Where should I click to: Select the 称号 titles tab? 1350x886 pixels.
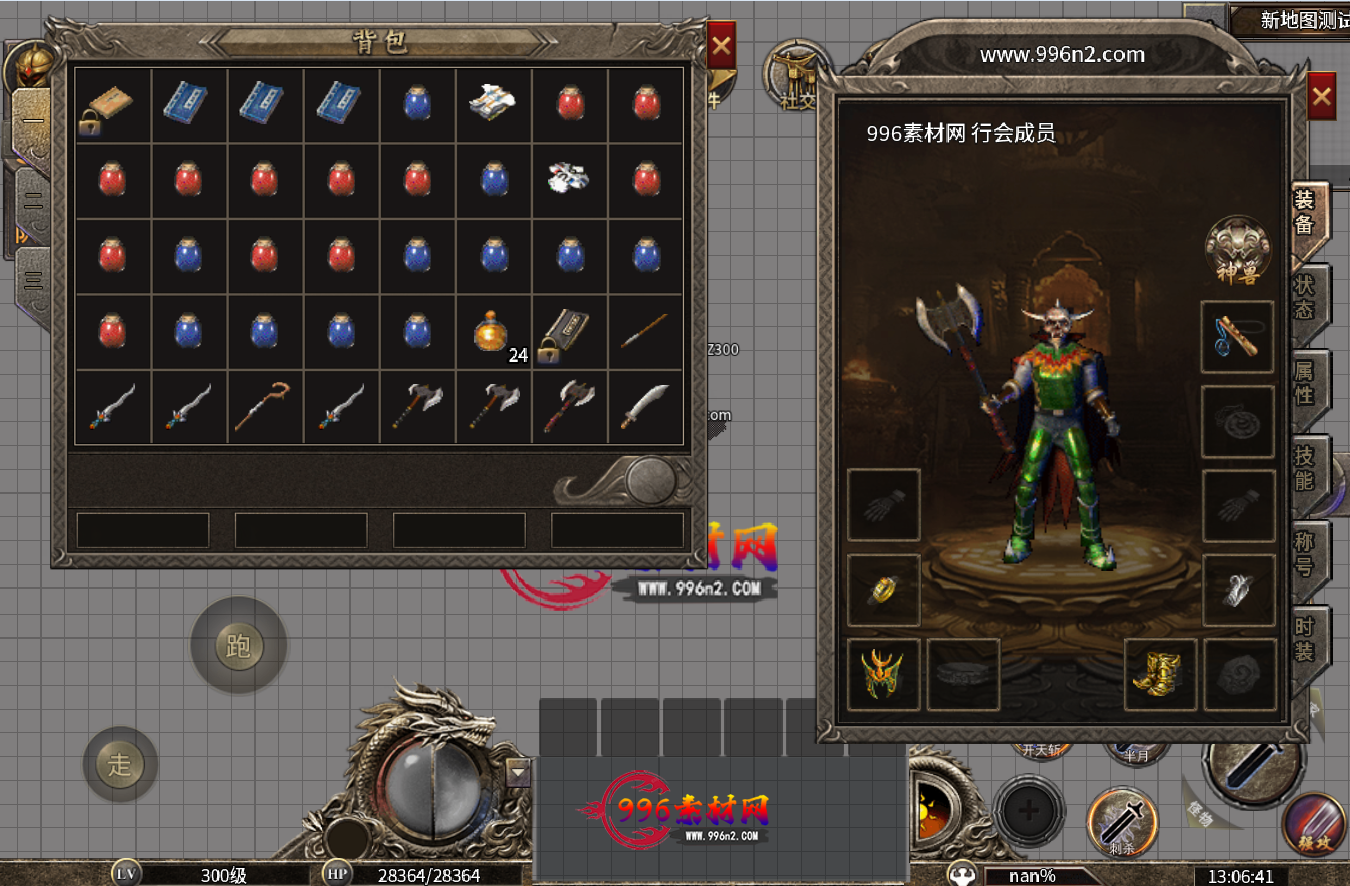[x=1305, y=553]
